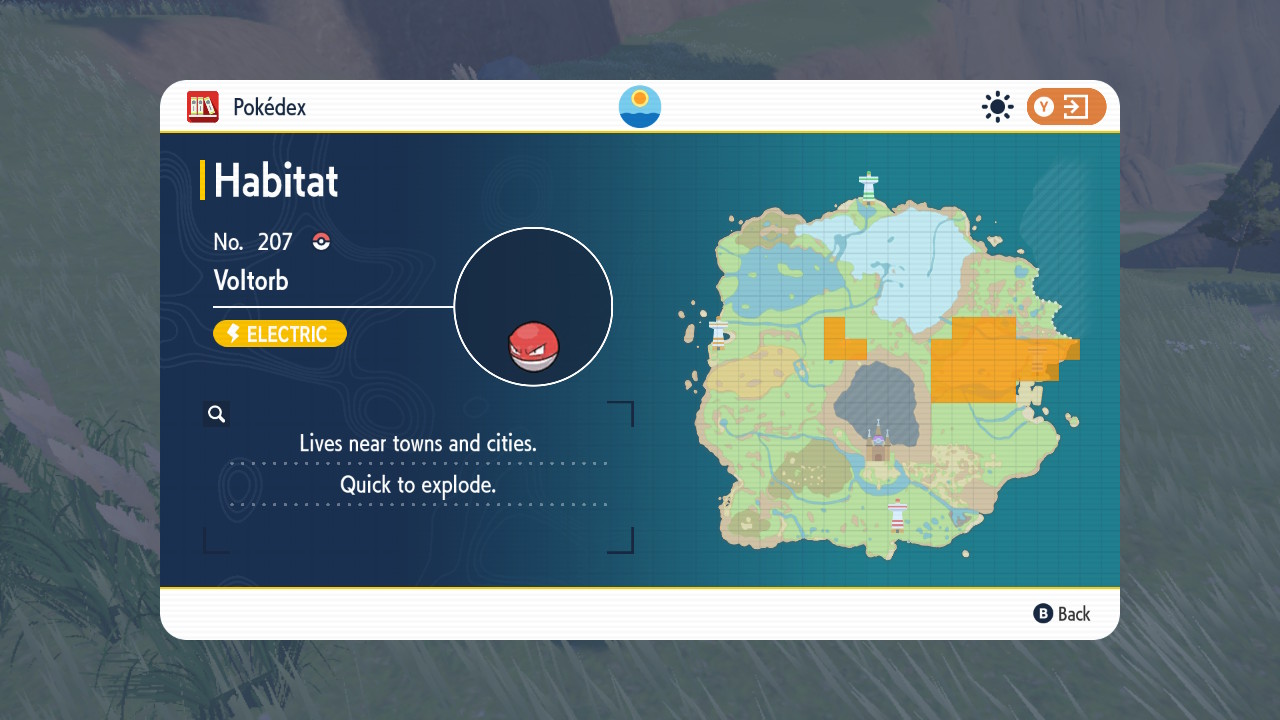The image size is (1280, 720).
Task: Toggle the B Back circle button
Action: [1041, 613]
